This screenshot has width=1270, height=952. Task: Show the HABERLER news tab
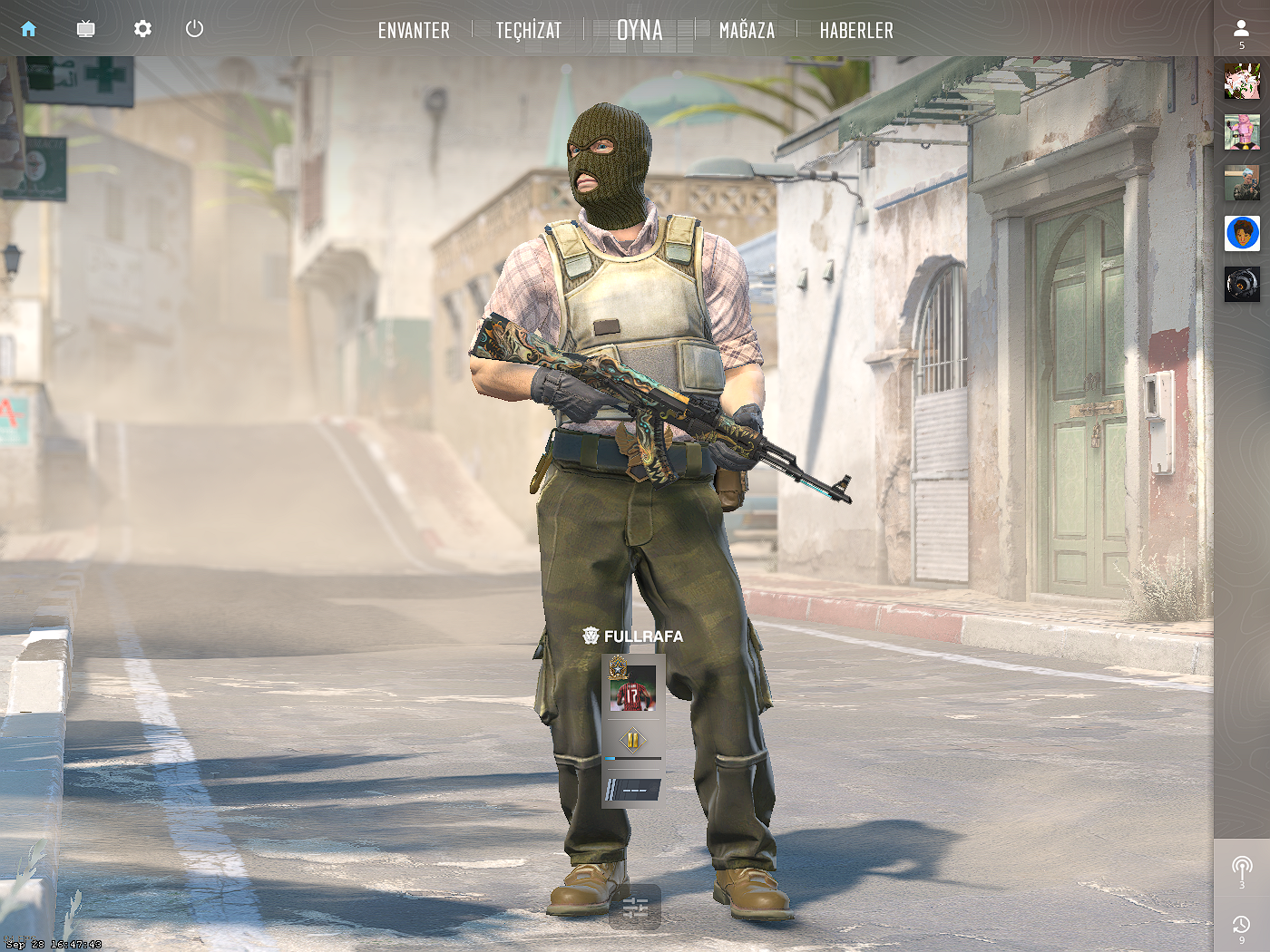pyautogui.click(x=856, y=31)
